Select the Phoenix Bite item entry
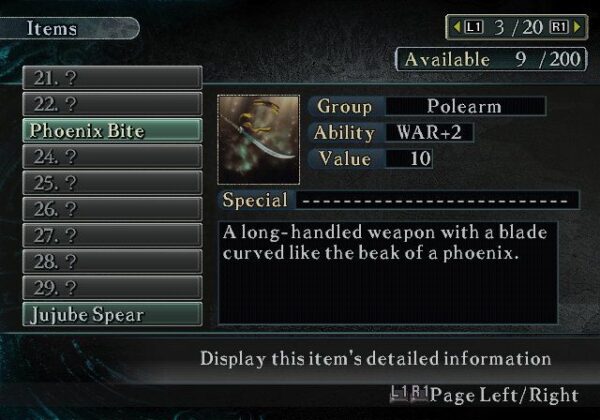Viewport: 600px width, 420px height. [112, 130]
